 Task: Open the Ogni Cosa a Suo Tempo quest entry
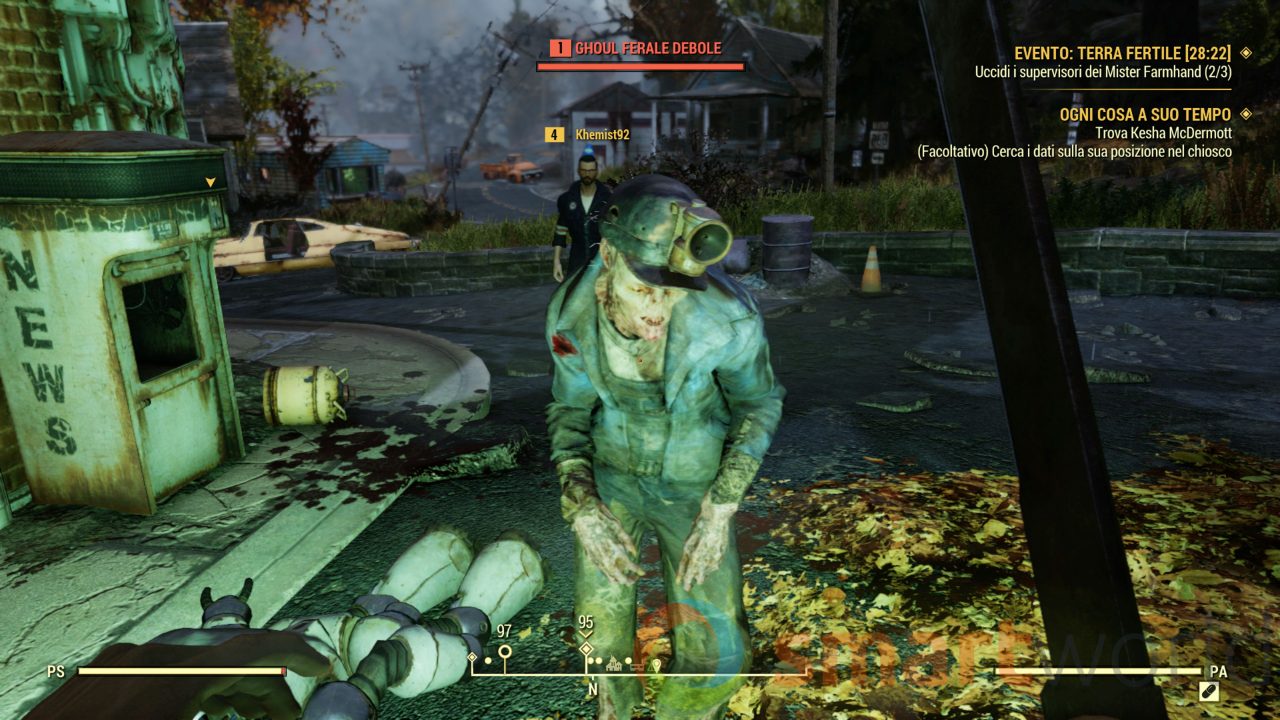tap(1145, 115)
